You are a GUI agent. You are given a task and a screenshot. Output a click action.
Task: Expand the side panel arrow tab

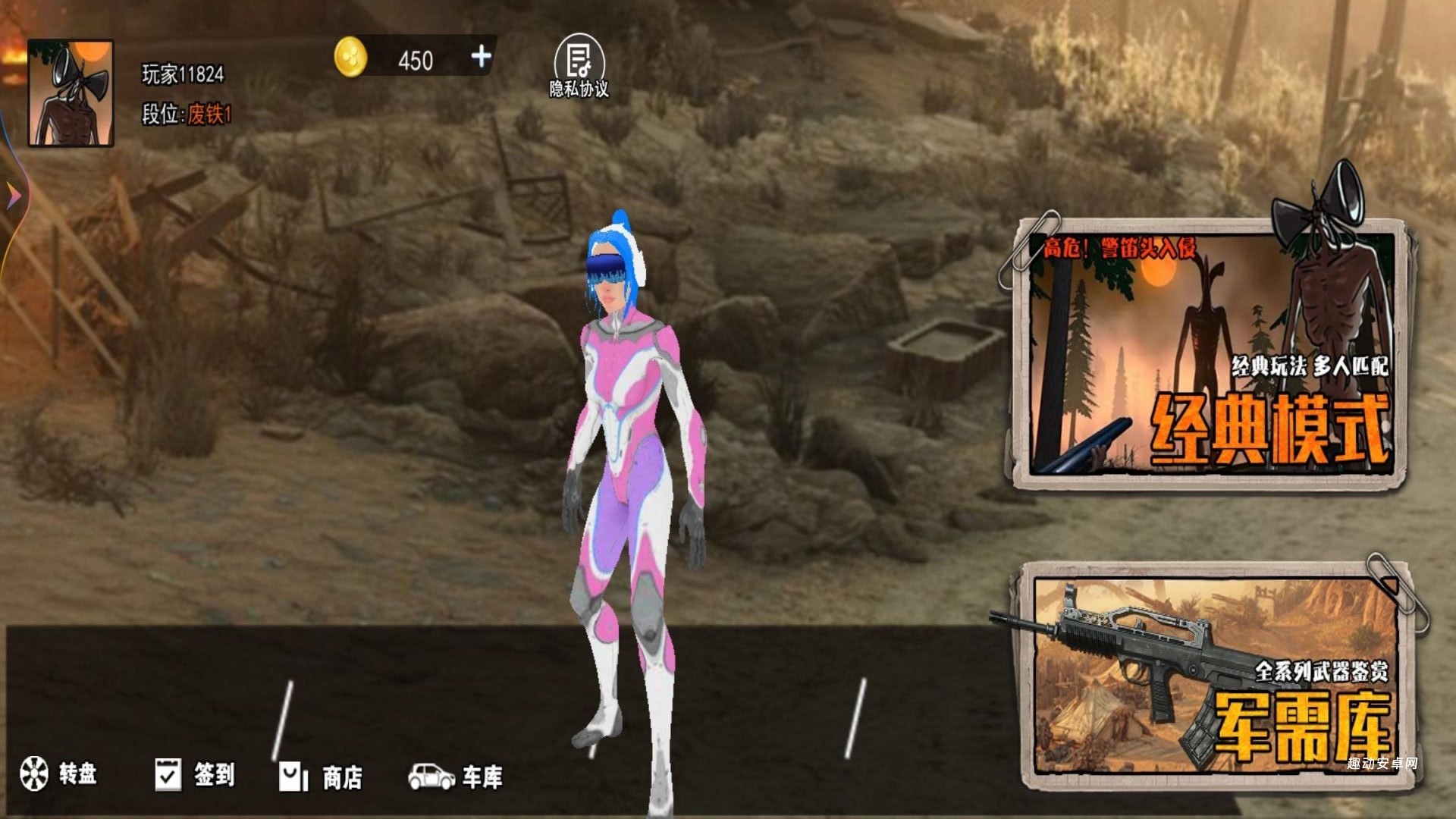coord(14,197)
